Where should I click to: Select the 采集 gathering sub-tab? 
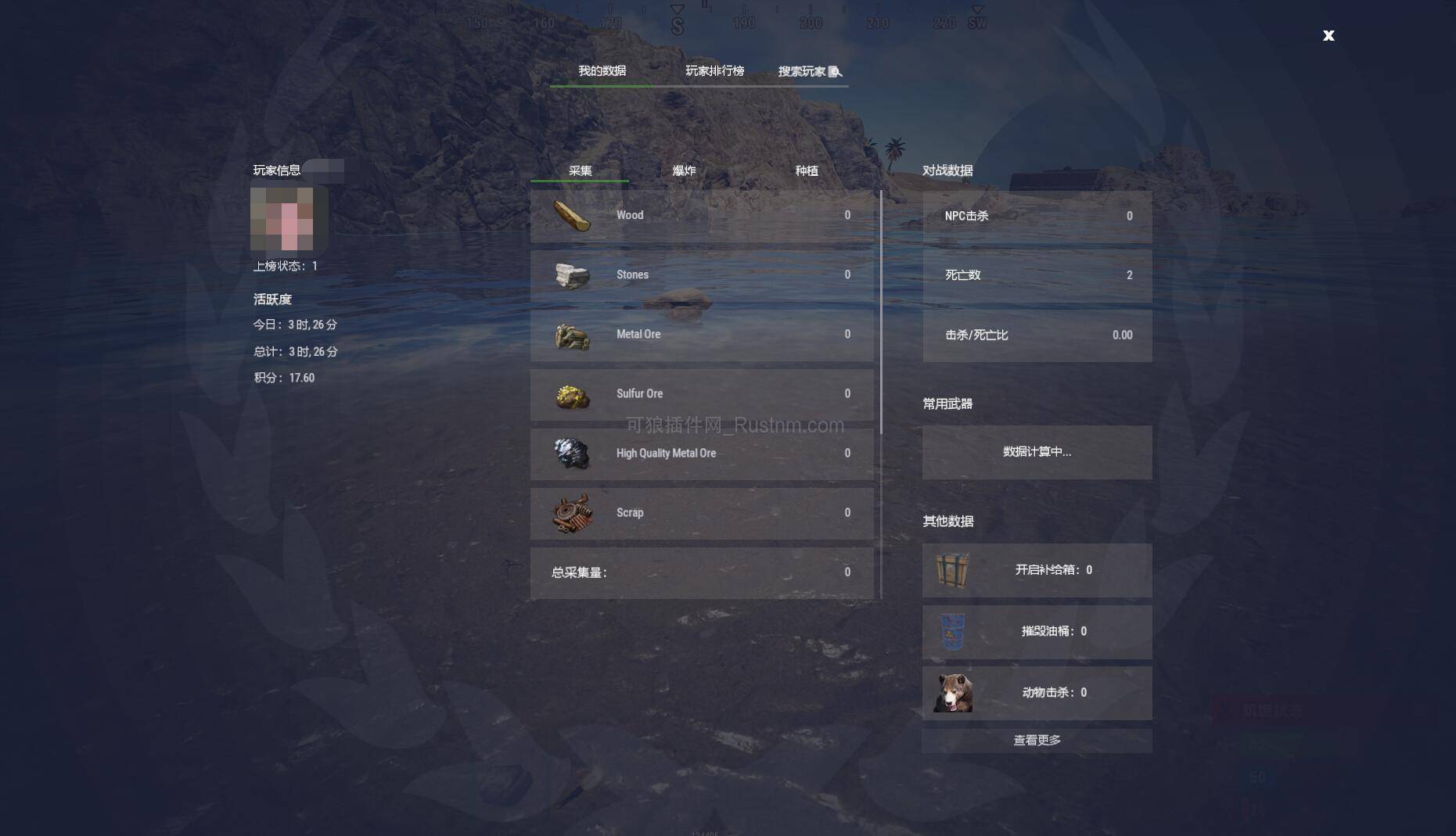pyautogui.click(x=580, y=170)
